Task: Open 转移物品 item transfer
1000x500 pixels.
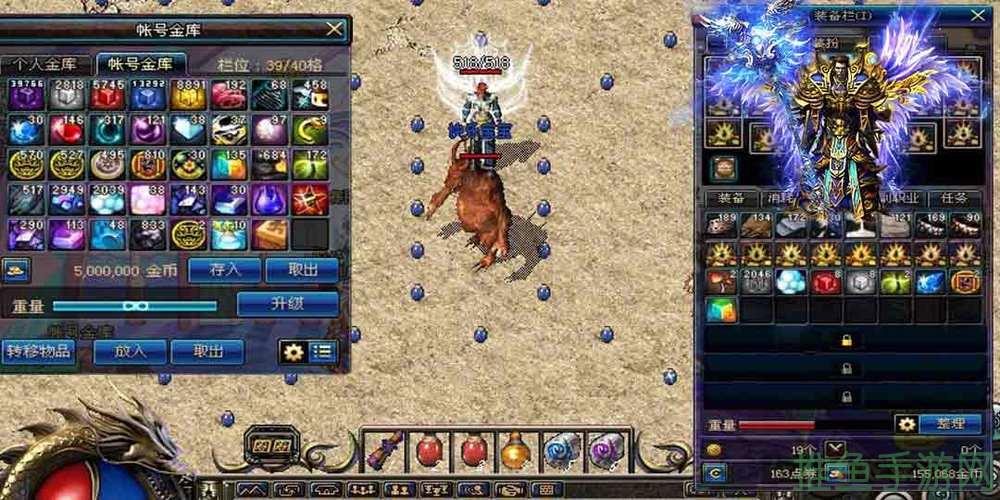Action: click(38, 352)
